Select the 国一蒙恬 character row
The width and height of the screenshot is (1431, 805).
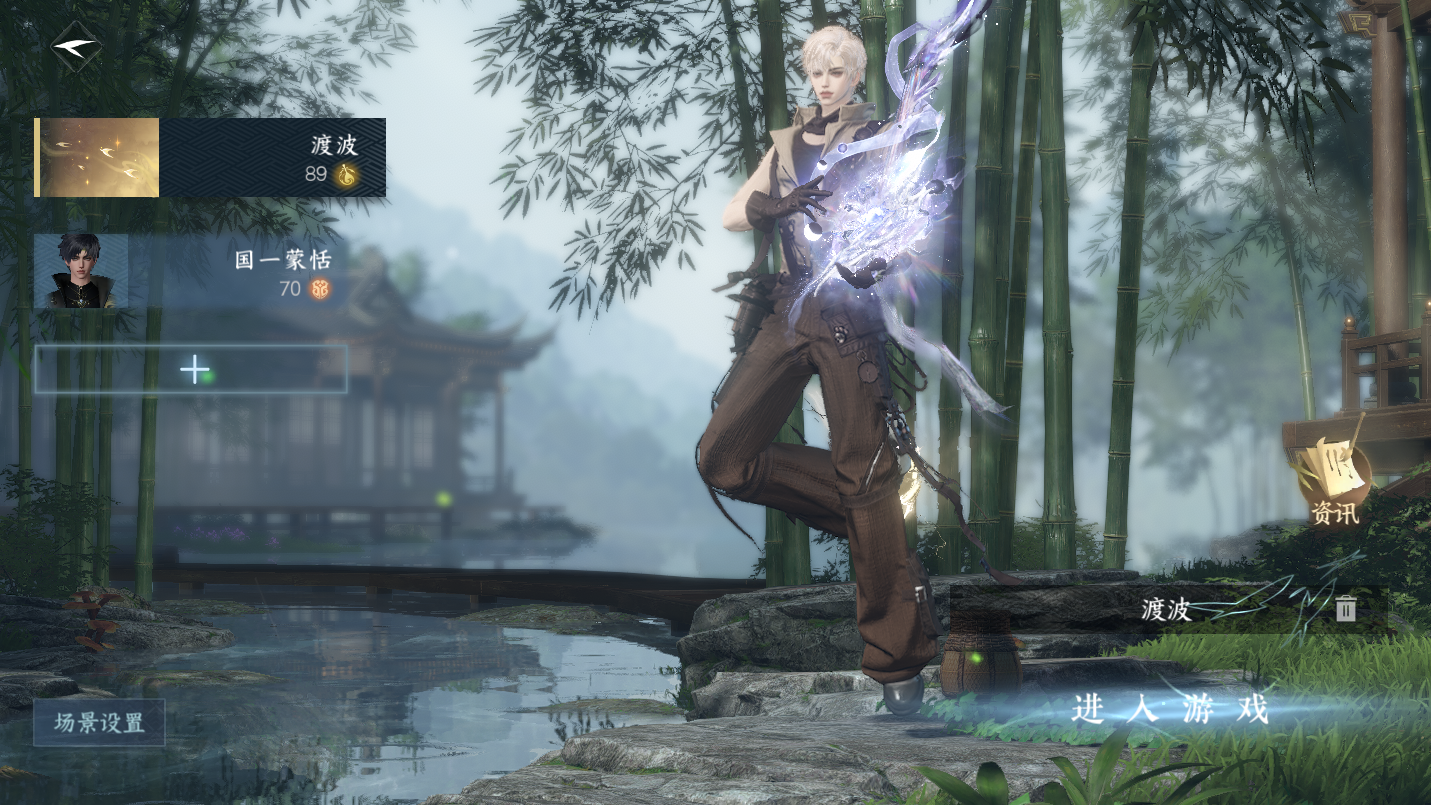[x=190, y=272]
